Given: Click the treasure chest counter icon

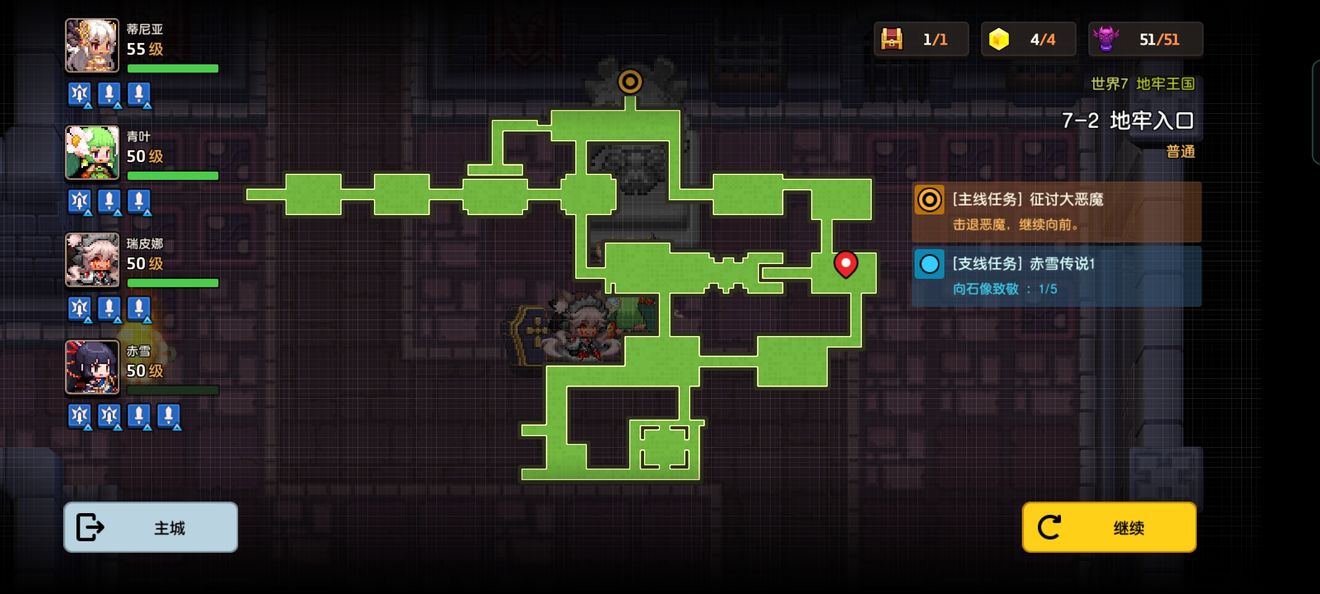Looking at the screenshot, I should coord(891,39).
